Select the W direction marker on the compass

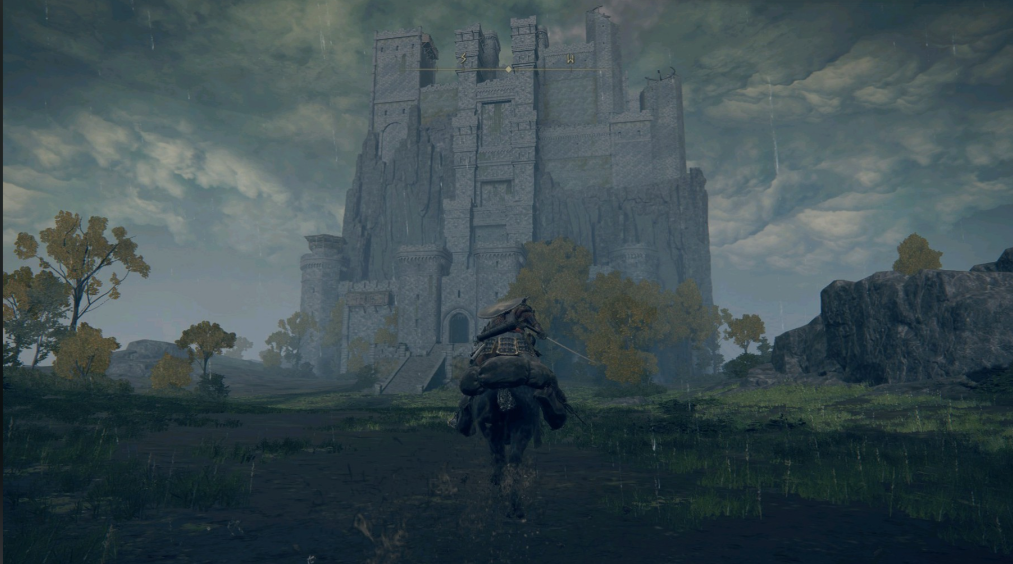coord(570,59)
